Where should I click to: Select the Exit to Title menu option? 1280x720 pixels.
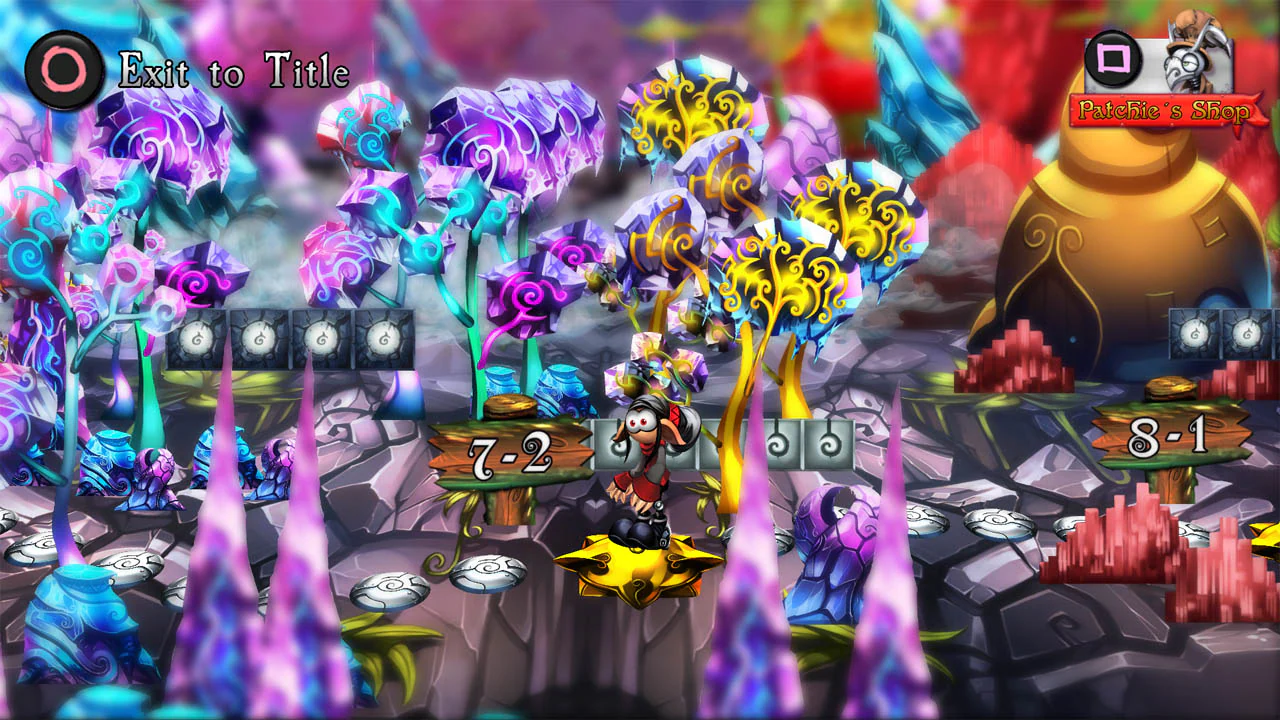232,70
